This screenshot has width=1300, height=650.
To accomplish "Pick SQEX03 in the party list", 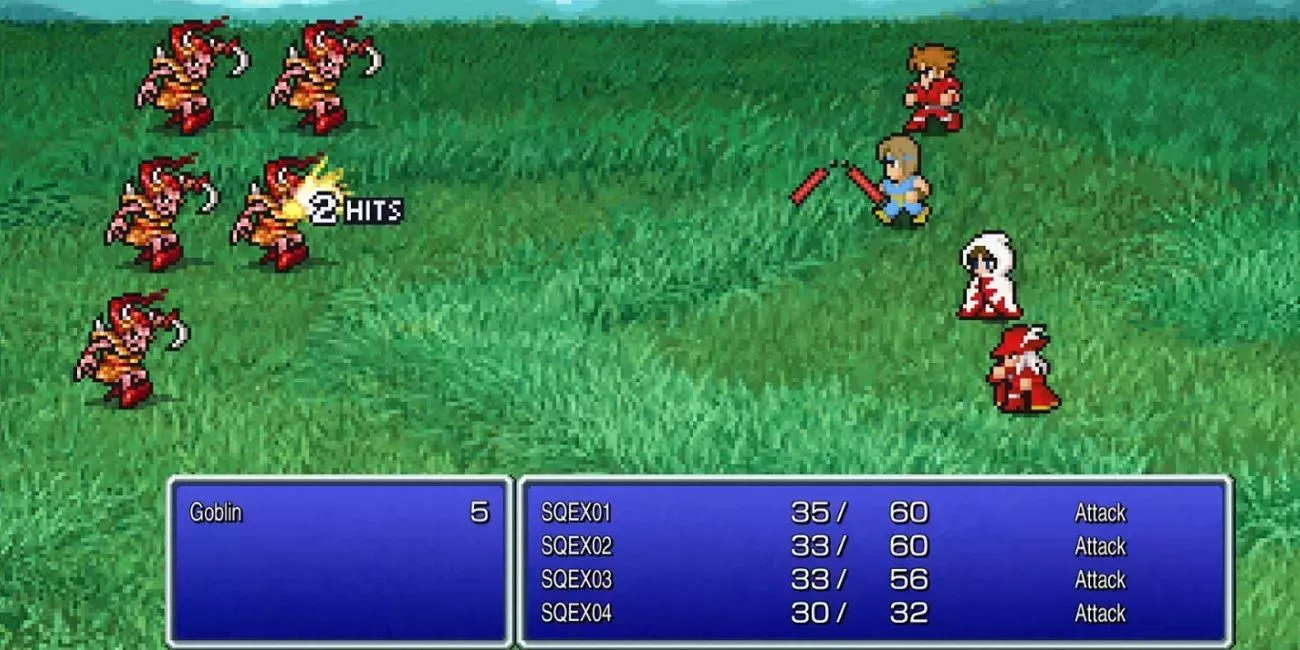I will [x=576, y=580].
